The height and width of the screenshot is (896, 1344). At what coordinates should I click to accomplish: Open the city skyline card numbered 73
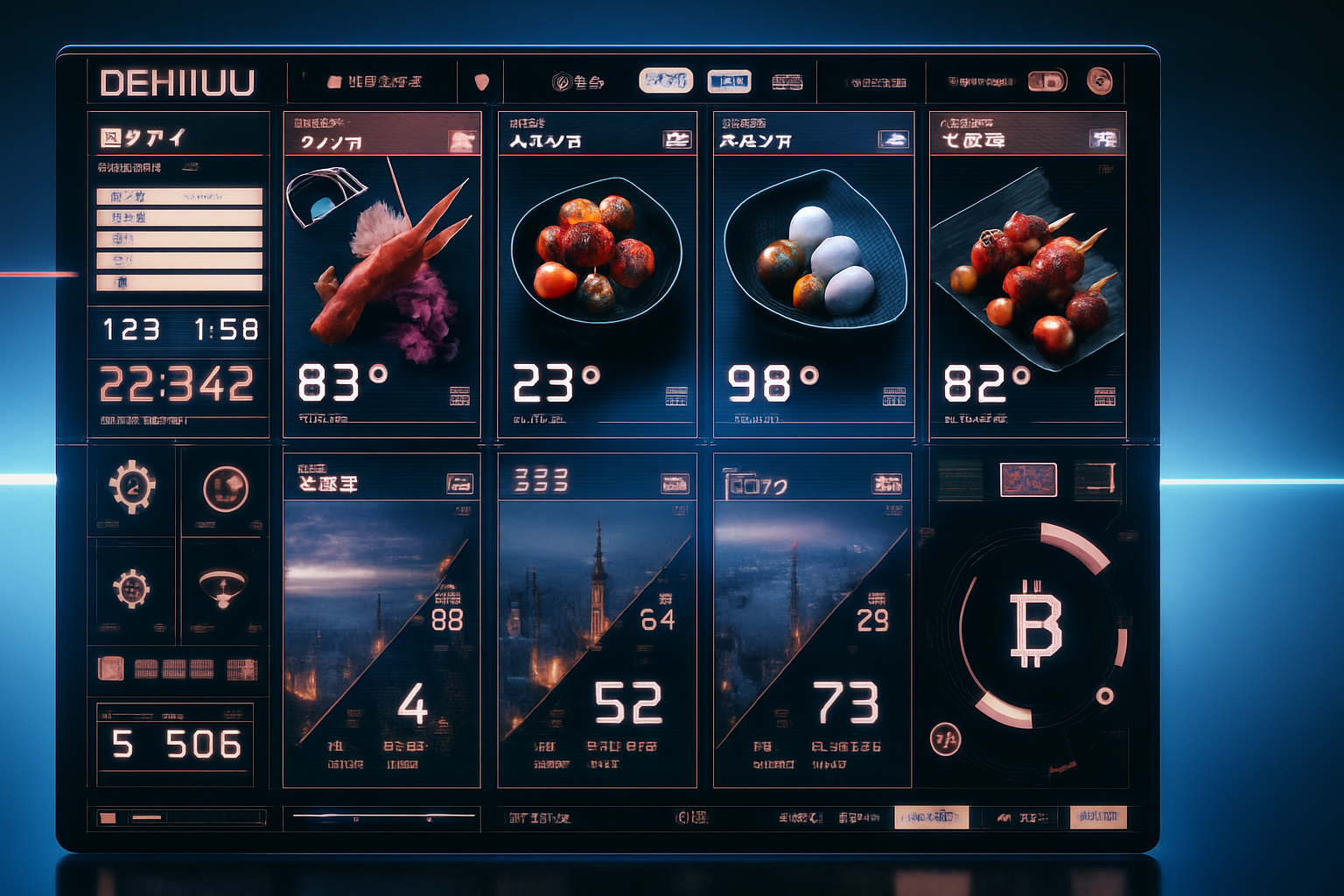pyautogui.click(x=812, y=619)
